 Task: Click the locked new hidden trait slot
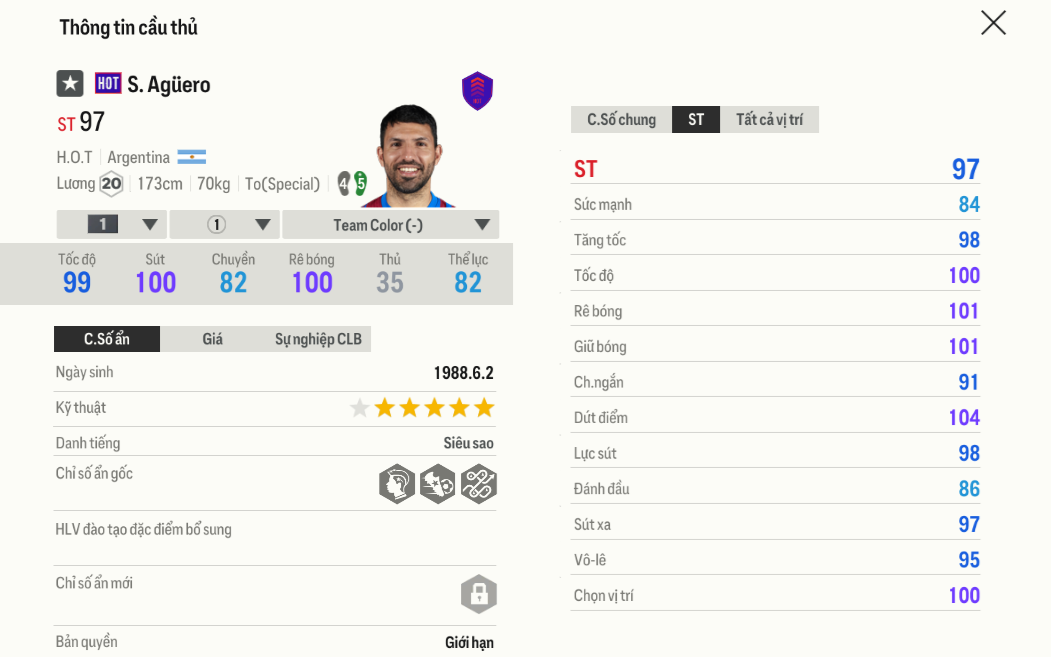478,594
